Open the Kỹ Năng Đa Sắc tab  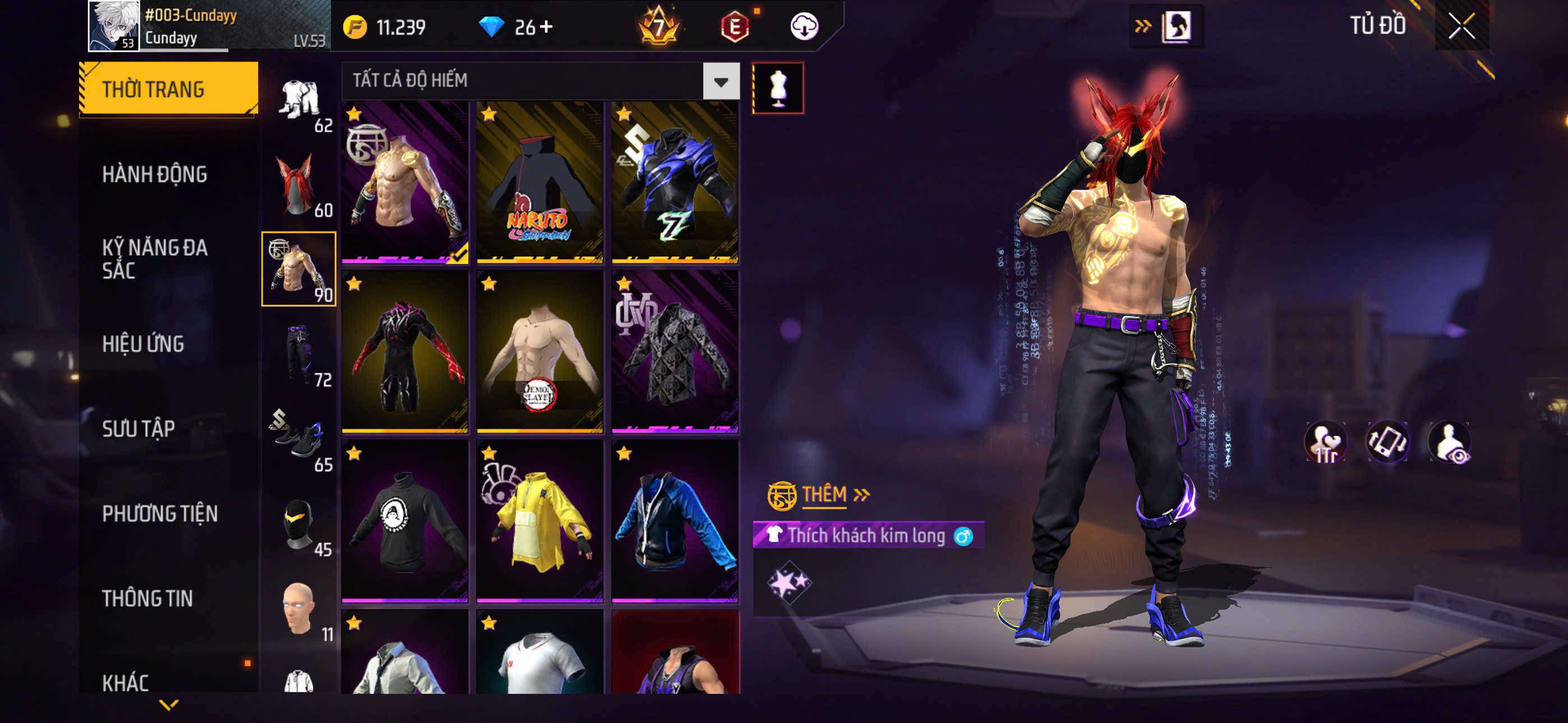155,258
